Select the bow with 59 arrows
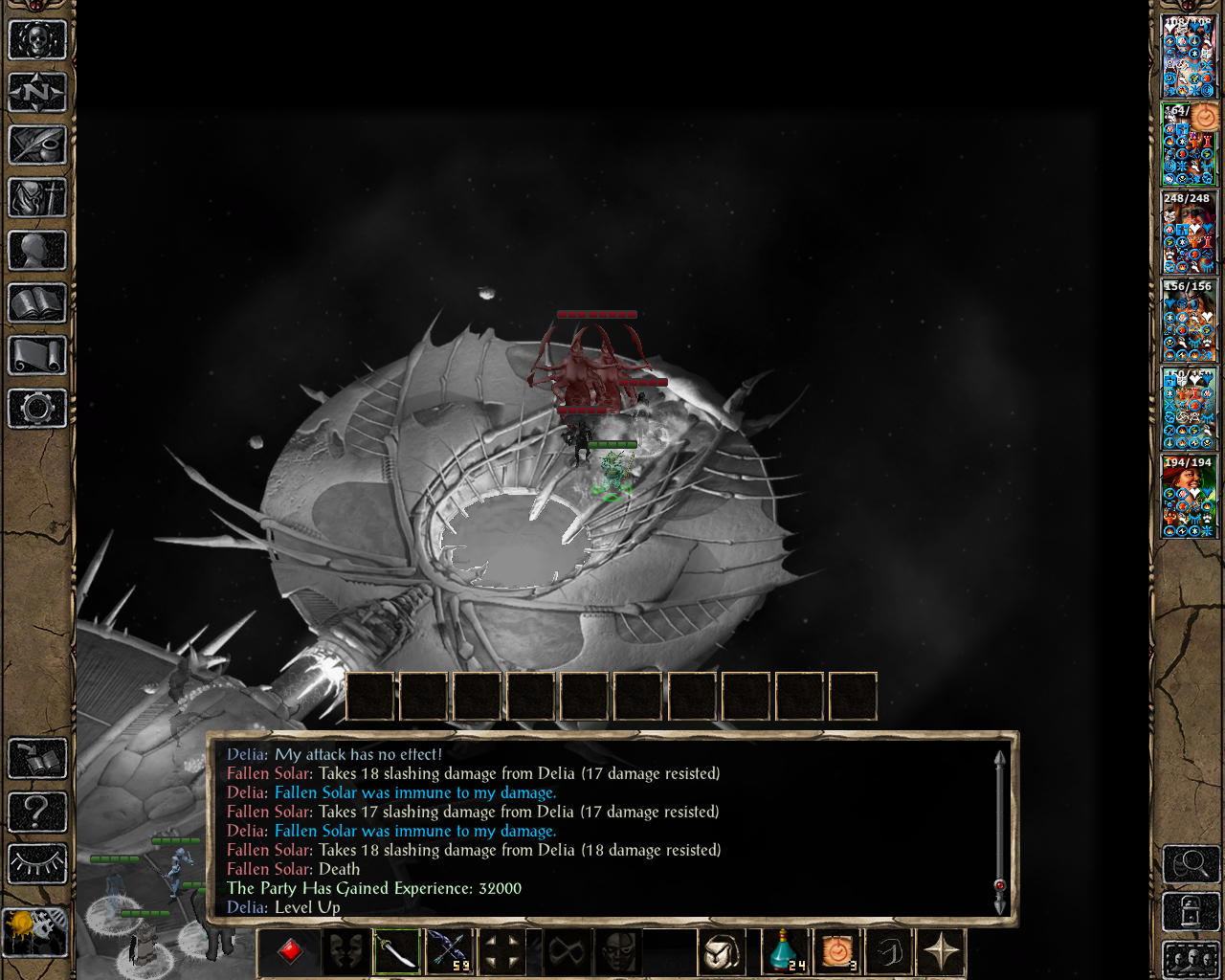 (x=448, y=952)
